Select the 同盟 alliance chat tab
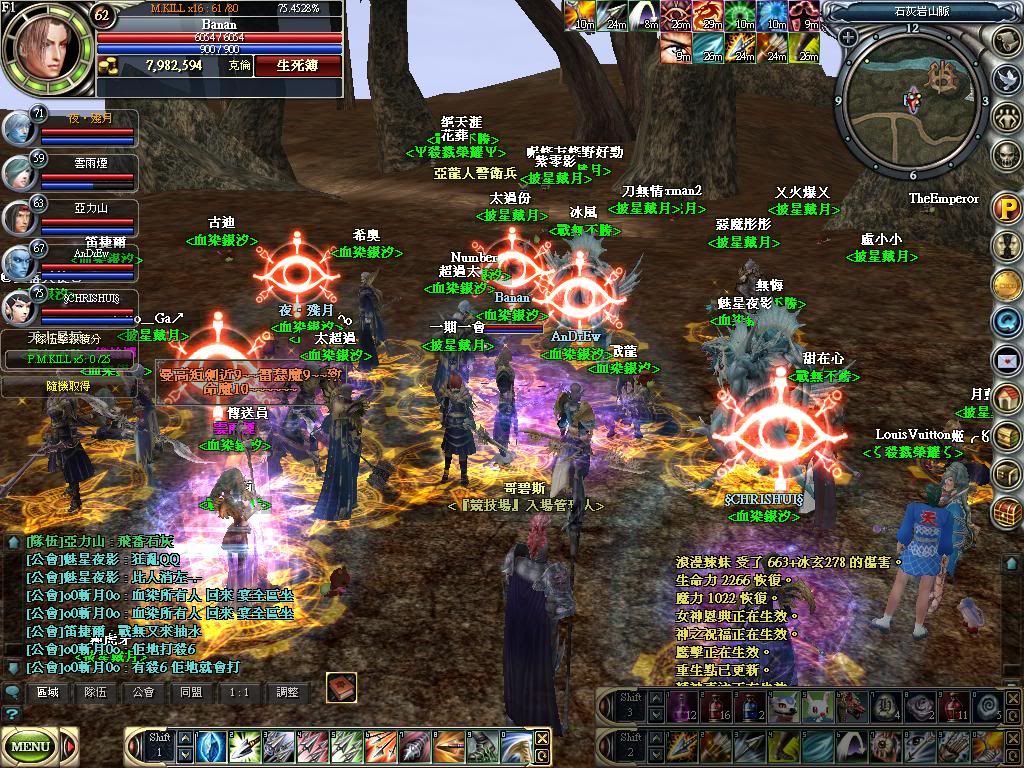Viewport: 1024px width, 768px height. coord(192,692)
